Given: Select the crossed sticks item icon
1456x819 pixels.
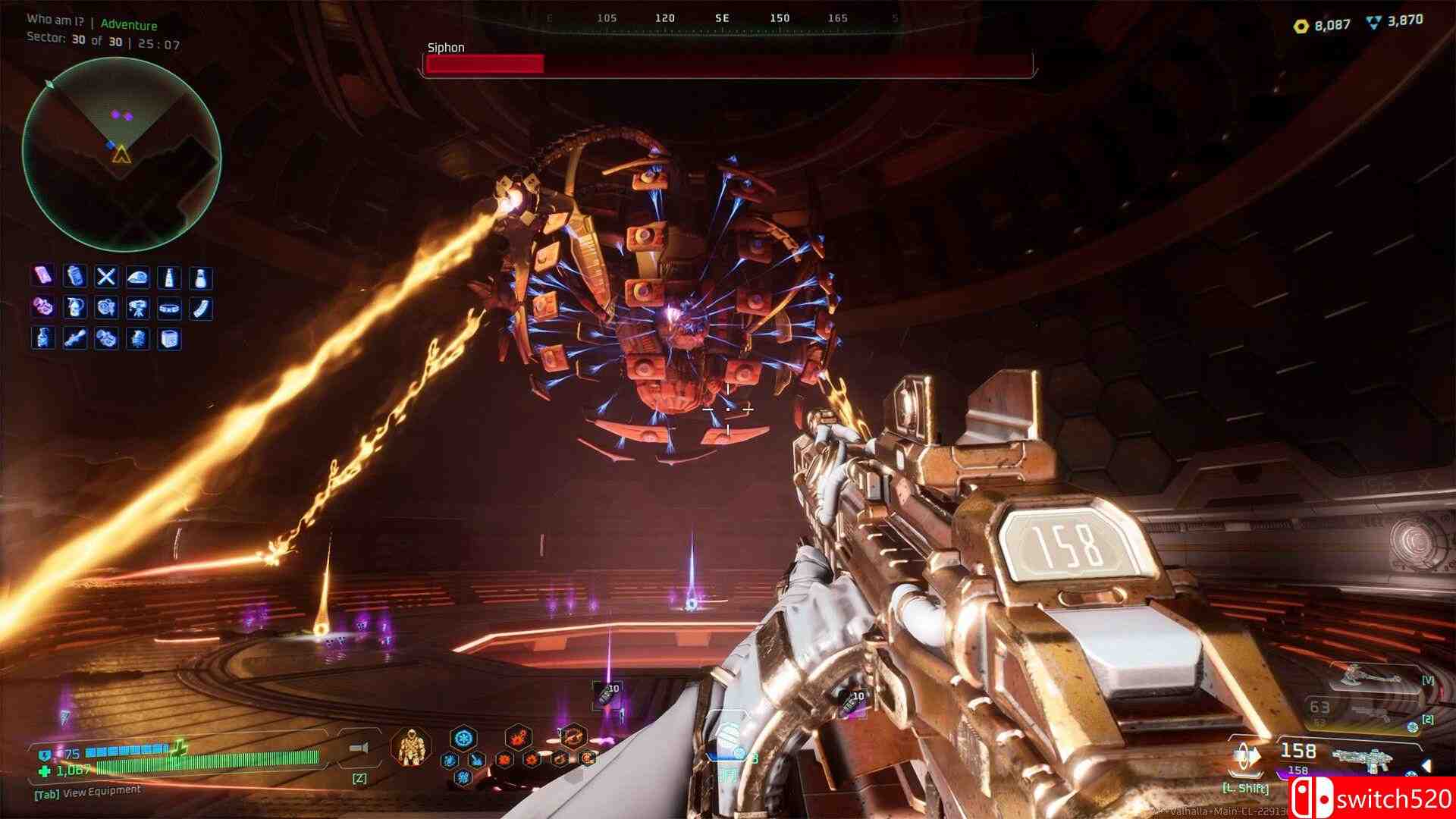Looking at the screenshot, I should (x=106, y=277).
